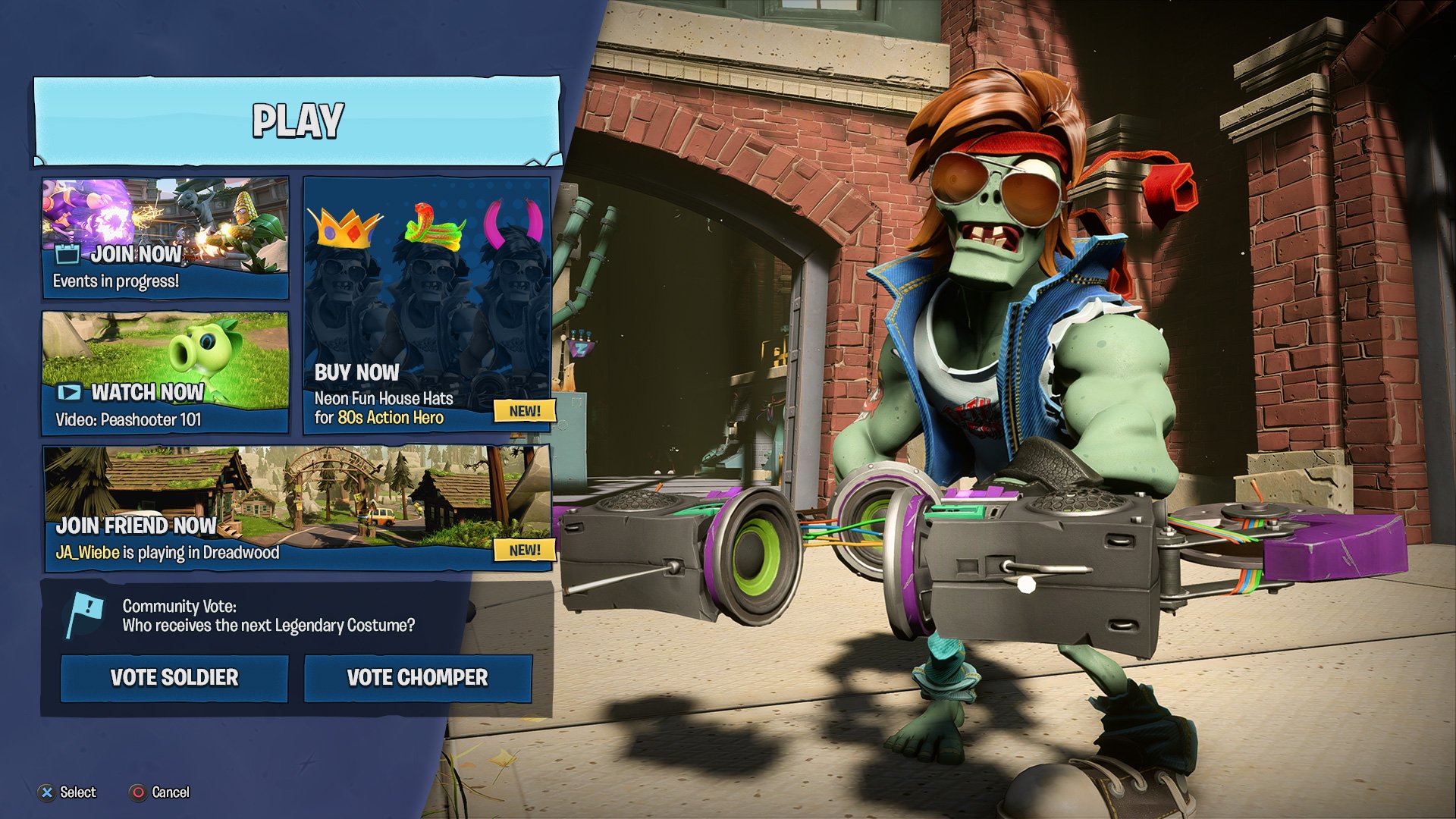Open the PLAY header banner
This screenshot has width=1456, height=819.
297,121
